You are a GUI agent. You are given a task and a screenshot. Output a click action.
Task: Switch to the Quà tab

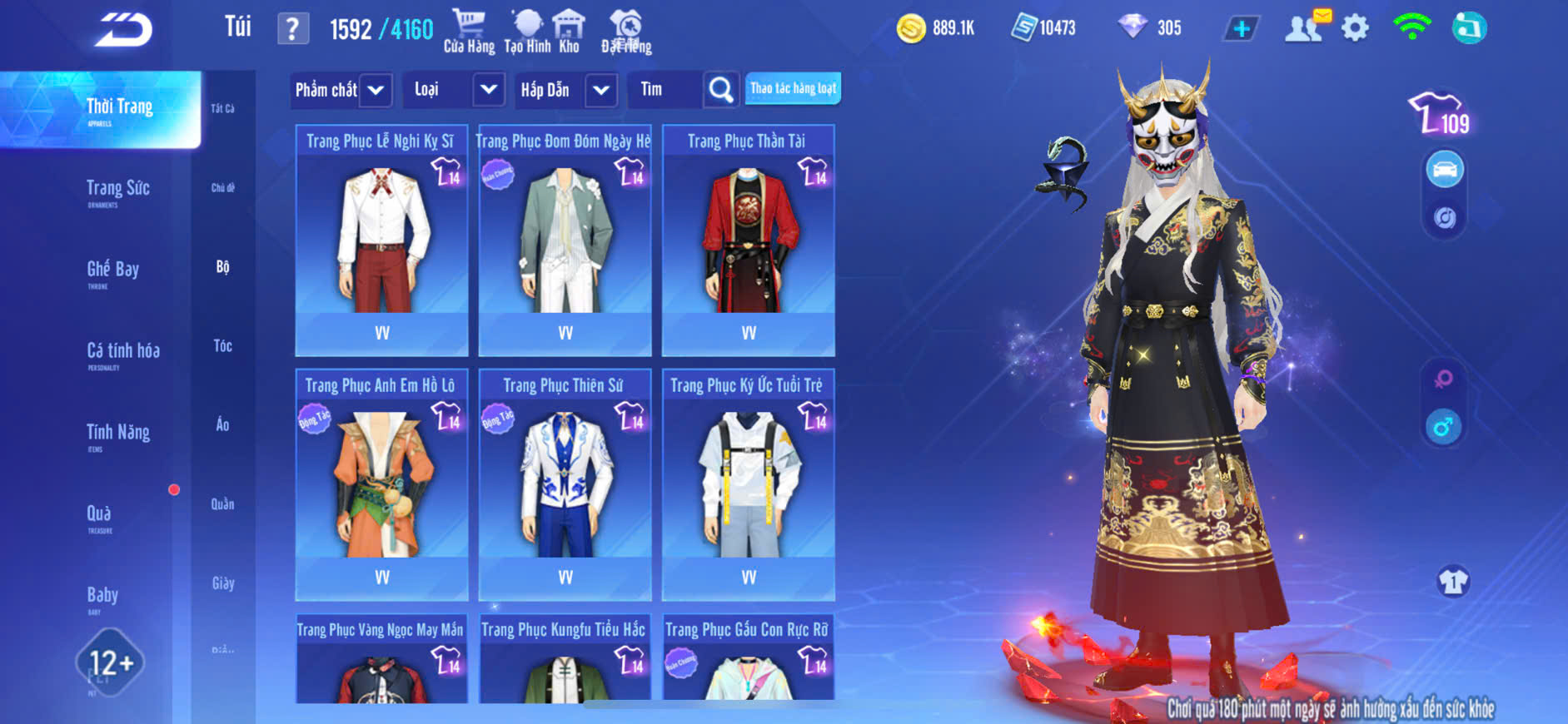99,516
